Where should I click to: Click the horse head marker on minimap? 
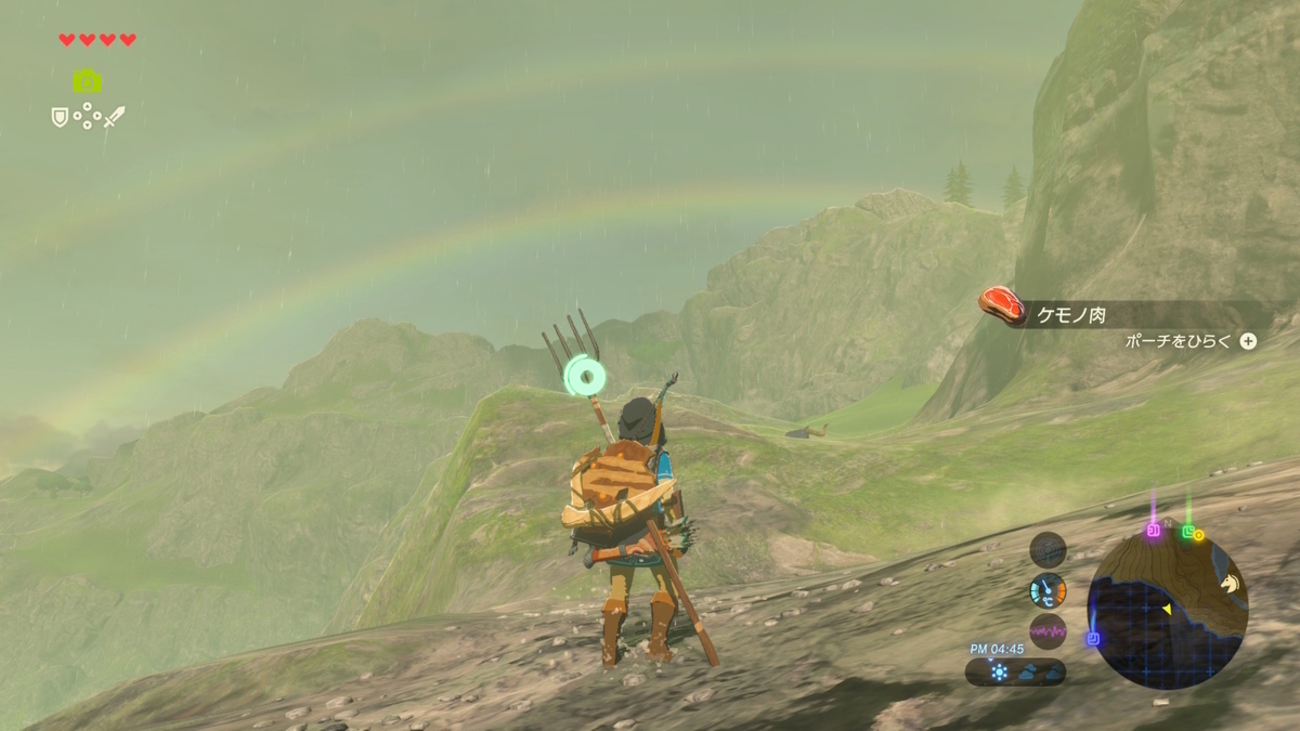[x=1229, y=582]
